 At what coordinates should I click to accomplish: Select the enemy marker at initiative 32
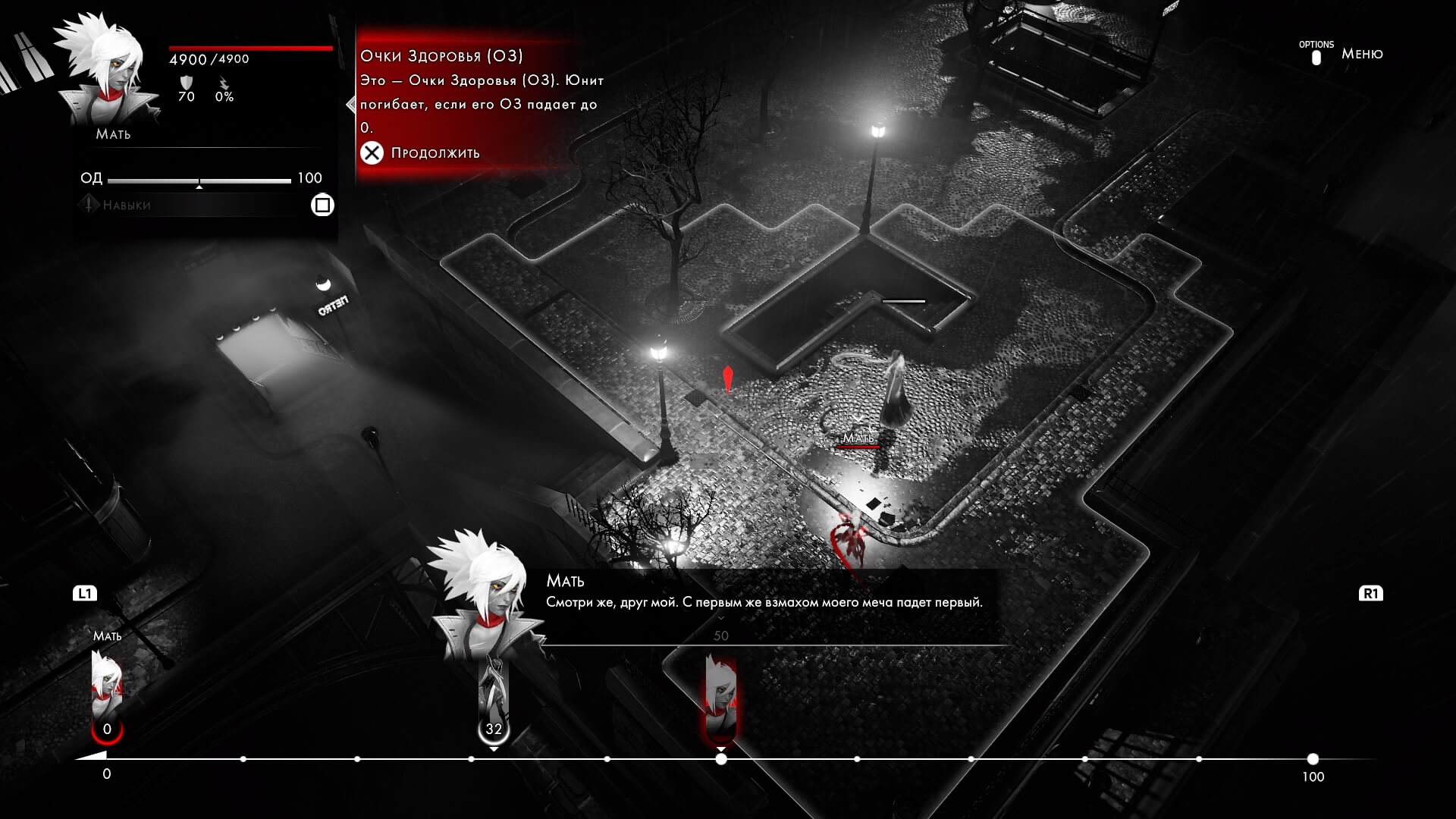494,701
